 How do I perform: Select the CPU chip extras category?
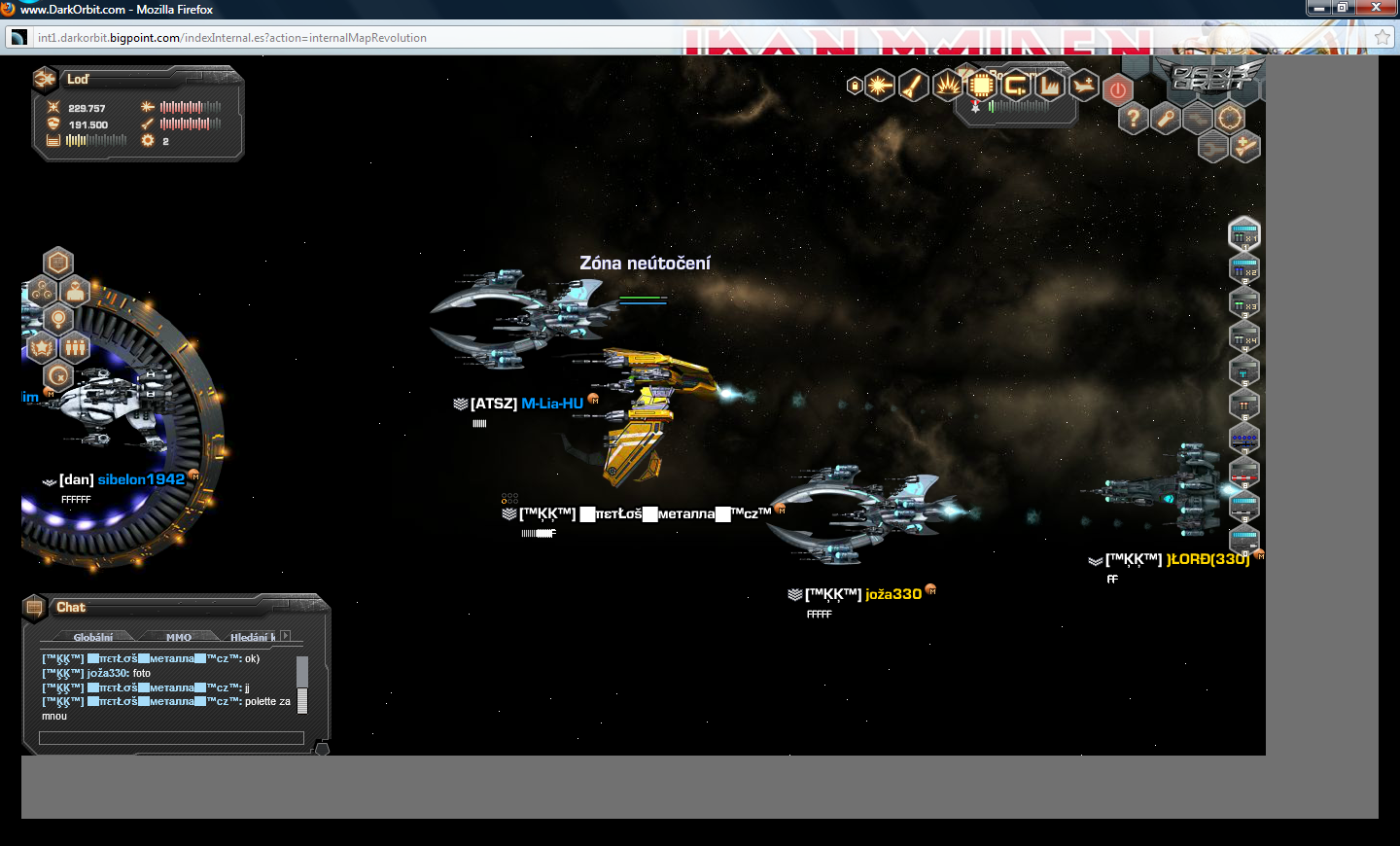point(981,86)
